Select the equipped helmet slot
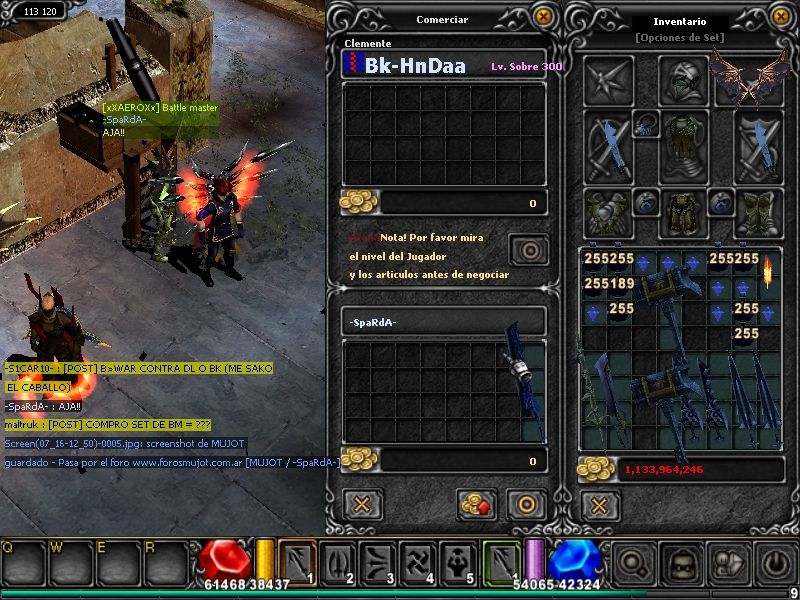The height and width of the screenshot is (600, 800). [x=684, y=81]
